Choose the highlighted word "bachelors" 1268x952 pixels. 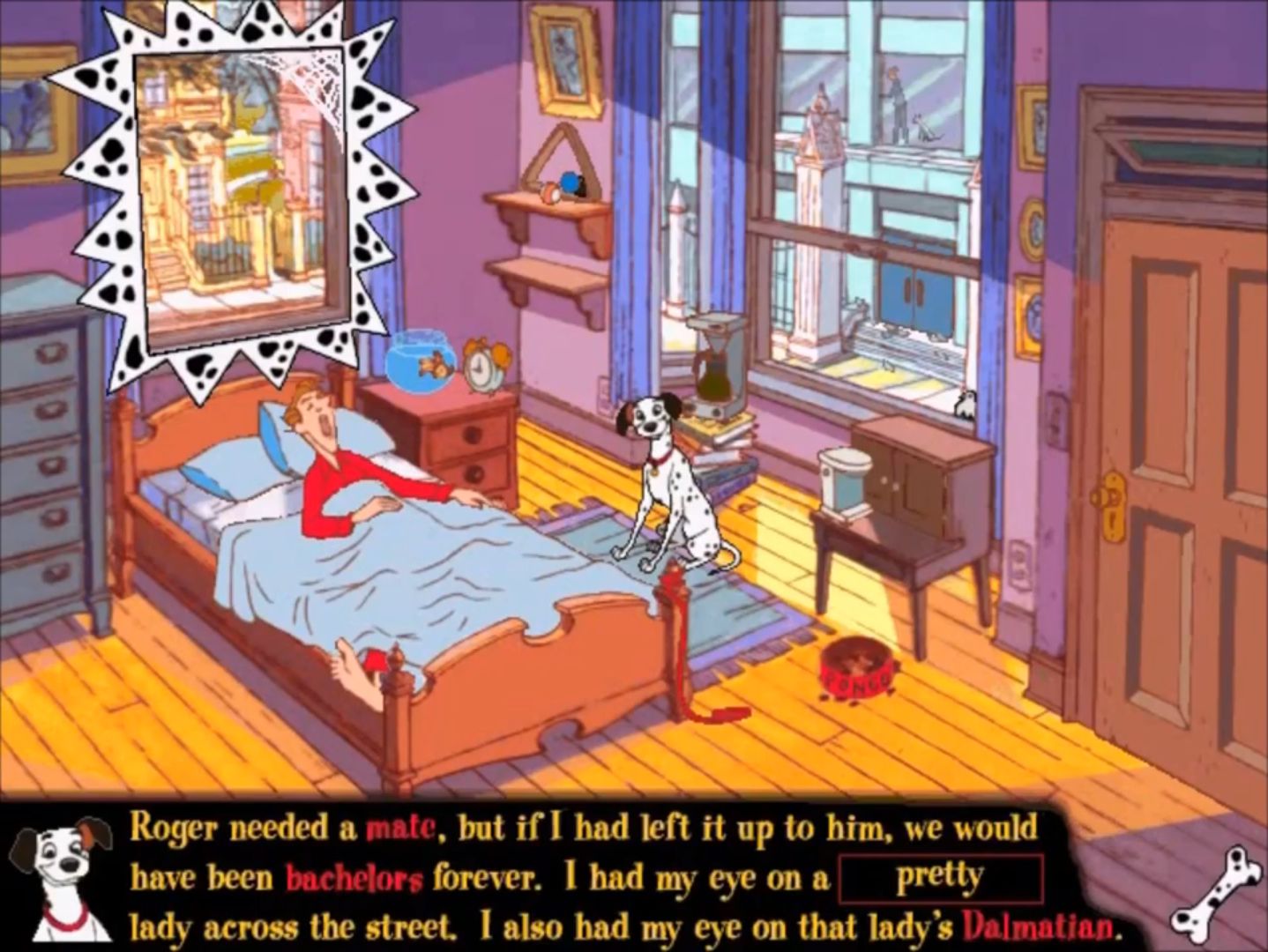click(x=354, y=878)
